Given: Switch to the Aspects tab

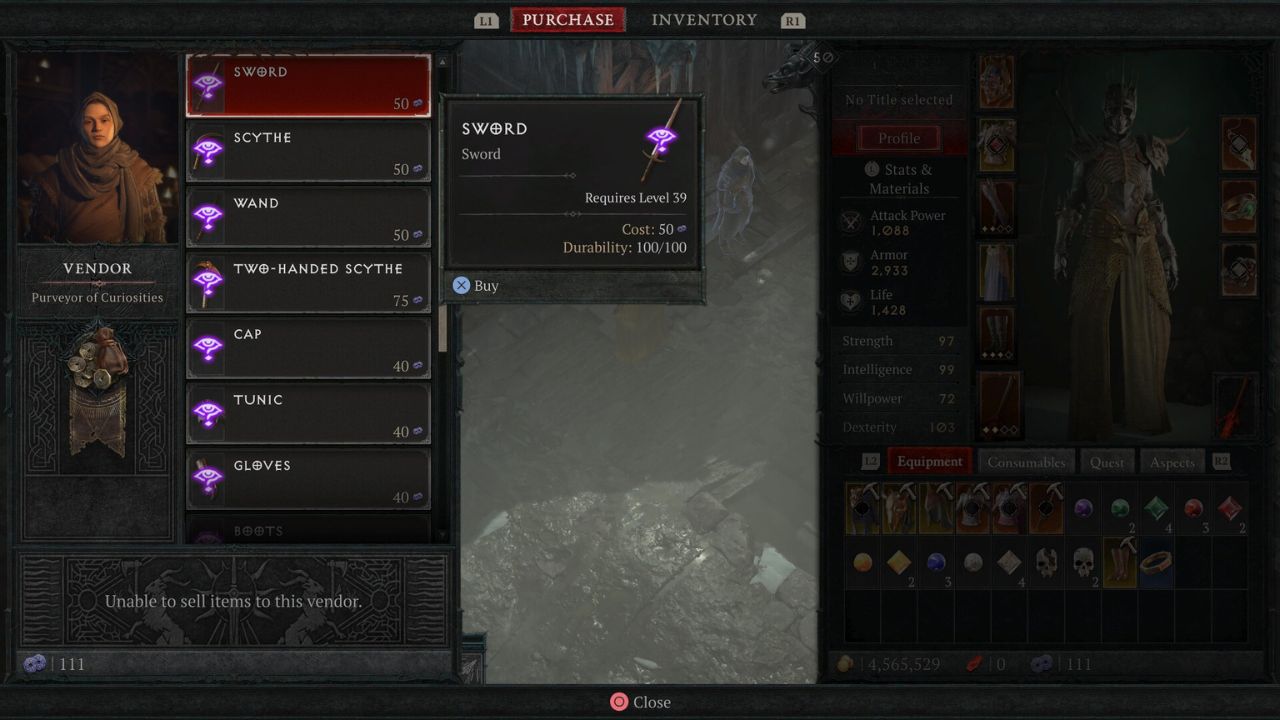Looking at the screenshot, I should tap(1171, 462).
